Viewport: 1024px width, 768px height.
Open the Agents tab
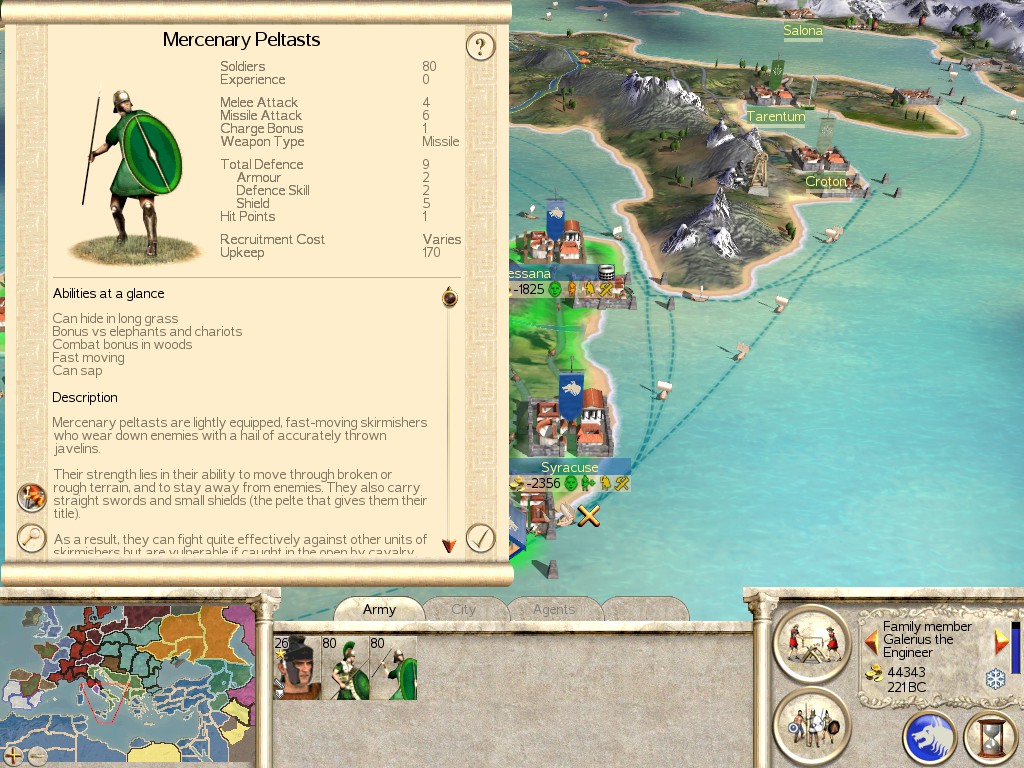(553, 609)
